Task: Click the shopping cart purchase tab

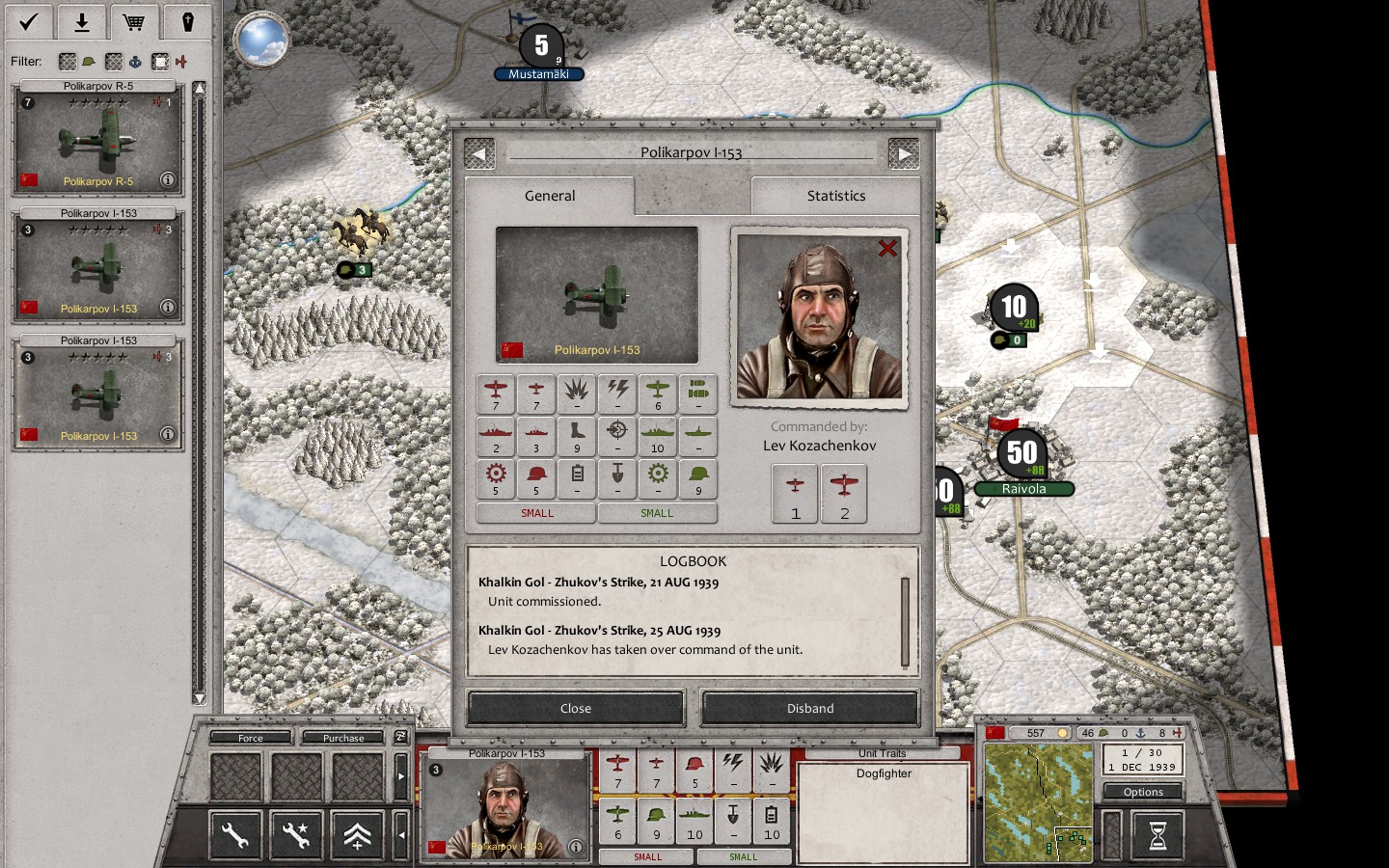Action: coord(134,21)
